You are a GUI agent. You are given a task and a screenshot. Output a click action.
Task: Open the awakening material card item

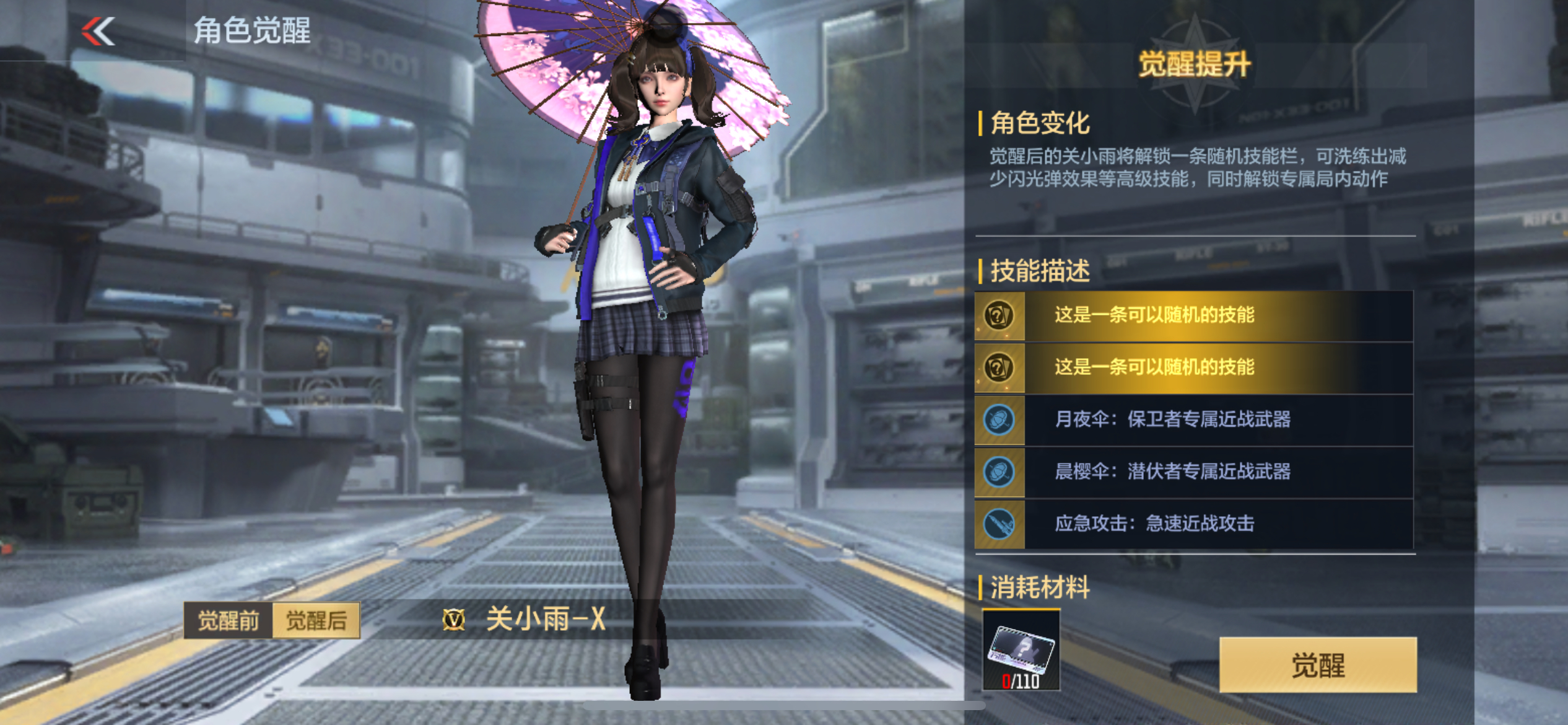(x=1021, y=649)
